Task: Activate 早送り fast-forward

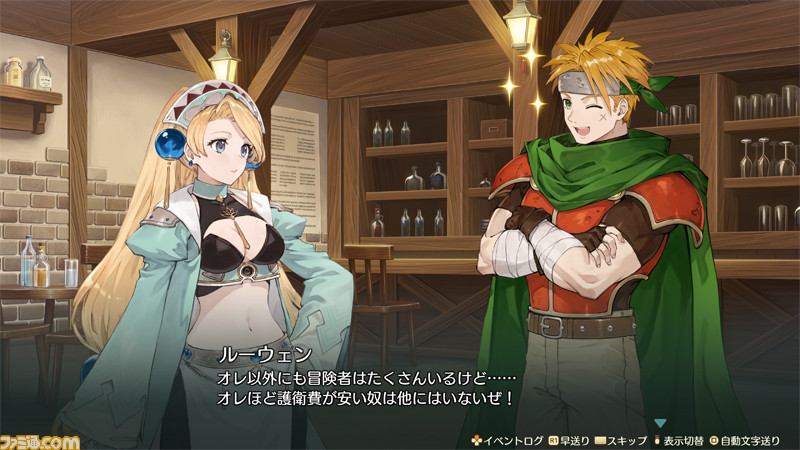Action: pyautogui.click(x=569, y=439)
